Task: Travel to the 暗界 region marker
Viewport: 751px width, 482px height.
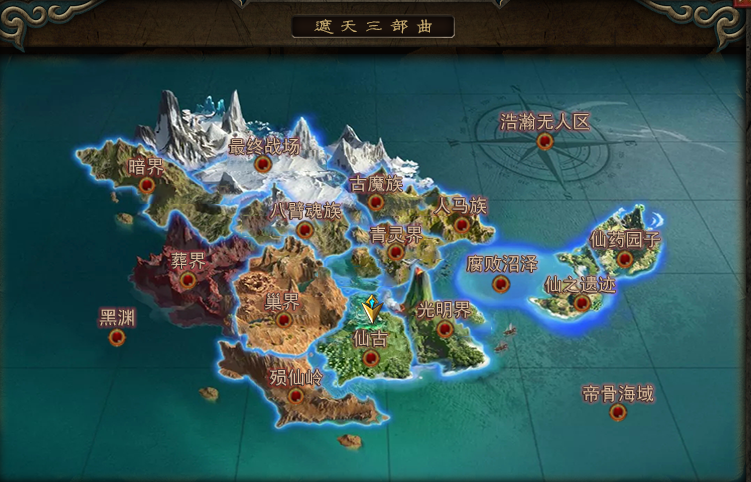Action: coord(148,185)
